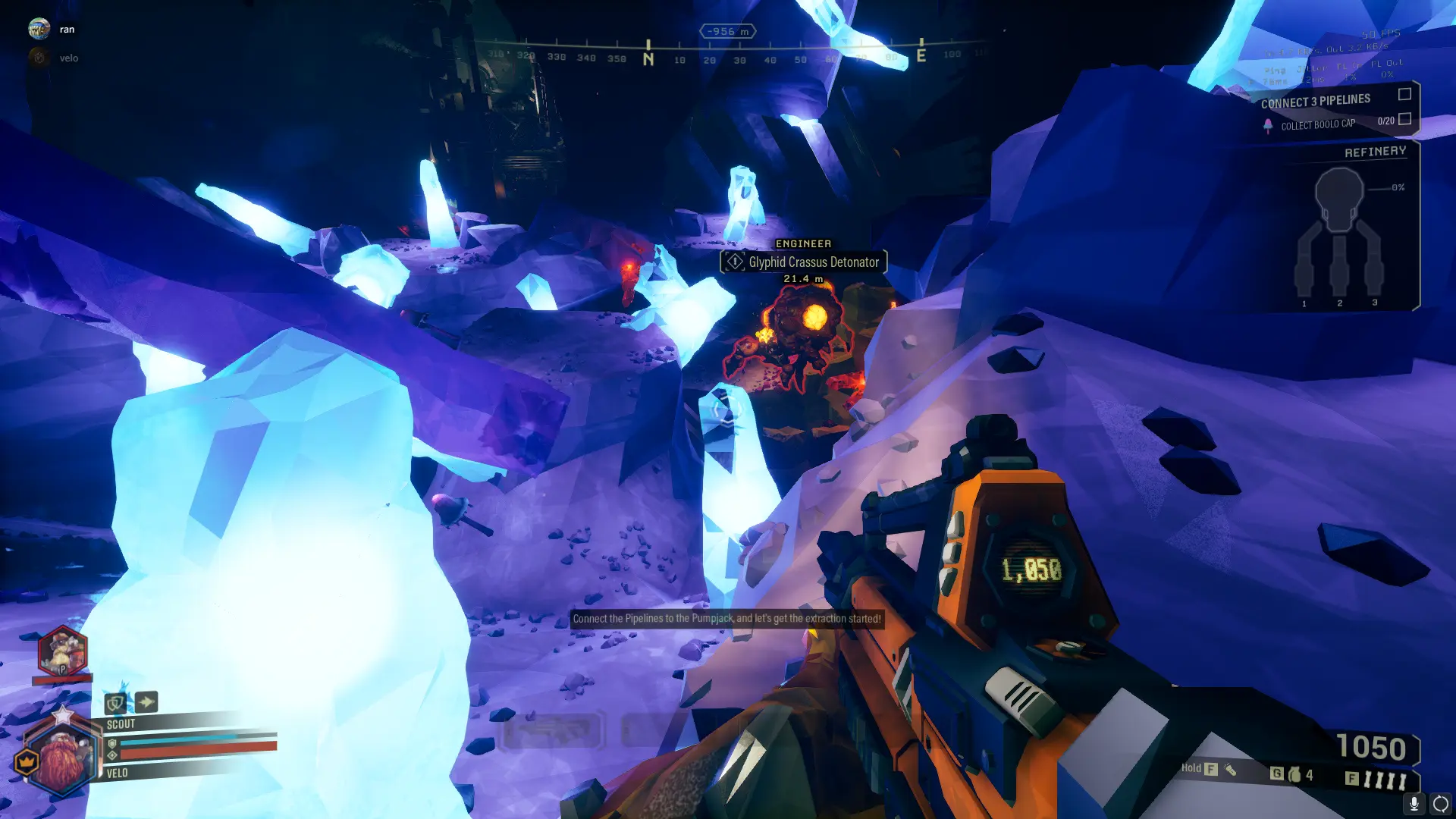1456x819 pixels.
Task: Click the teammate engineer portrait
Action: (x=63, y=652)
